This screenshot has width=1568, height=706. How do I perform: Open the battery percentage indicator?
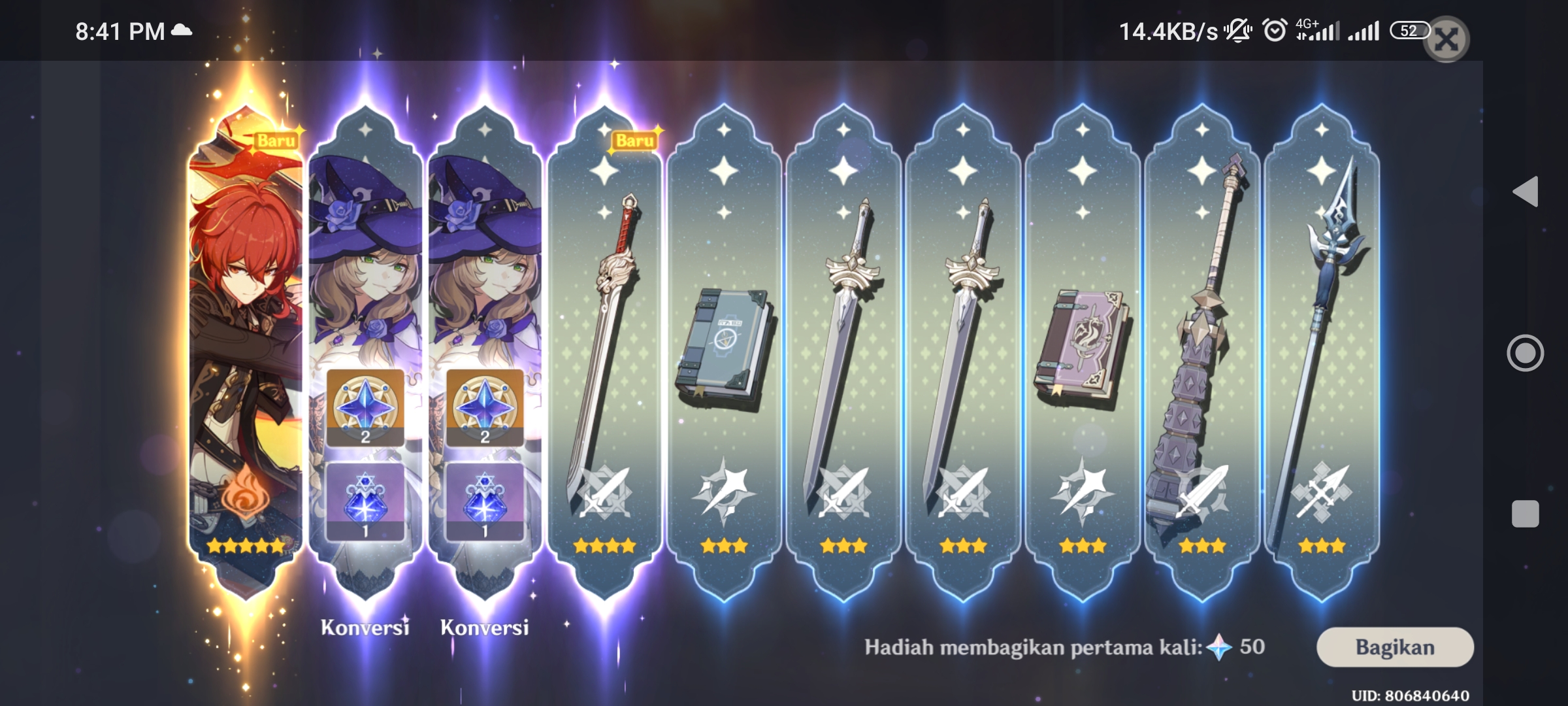(x=1410, y=29)
